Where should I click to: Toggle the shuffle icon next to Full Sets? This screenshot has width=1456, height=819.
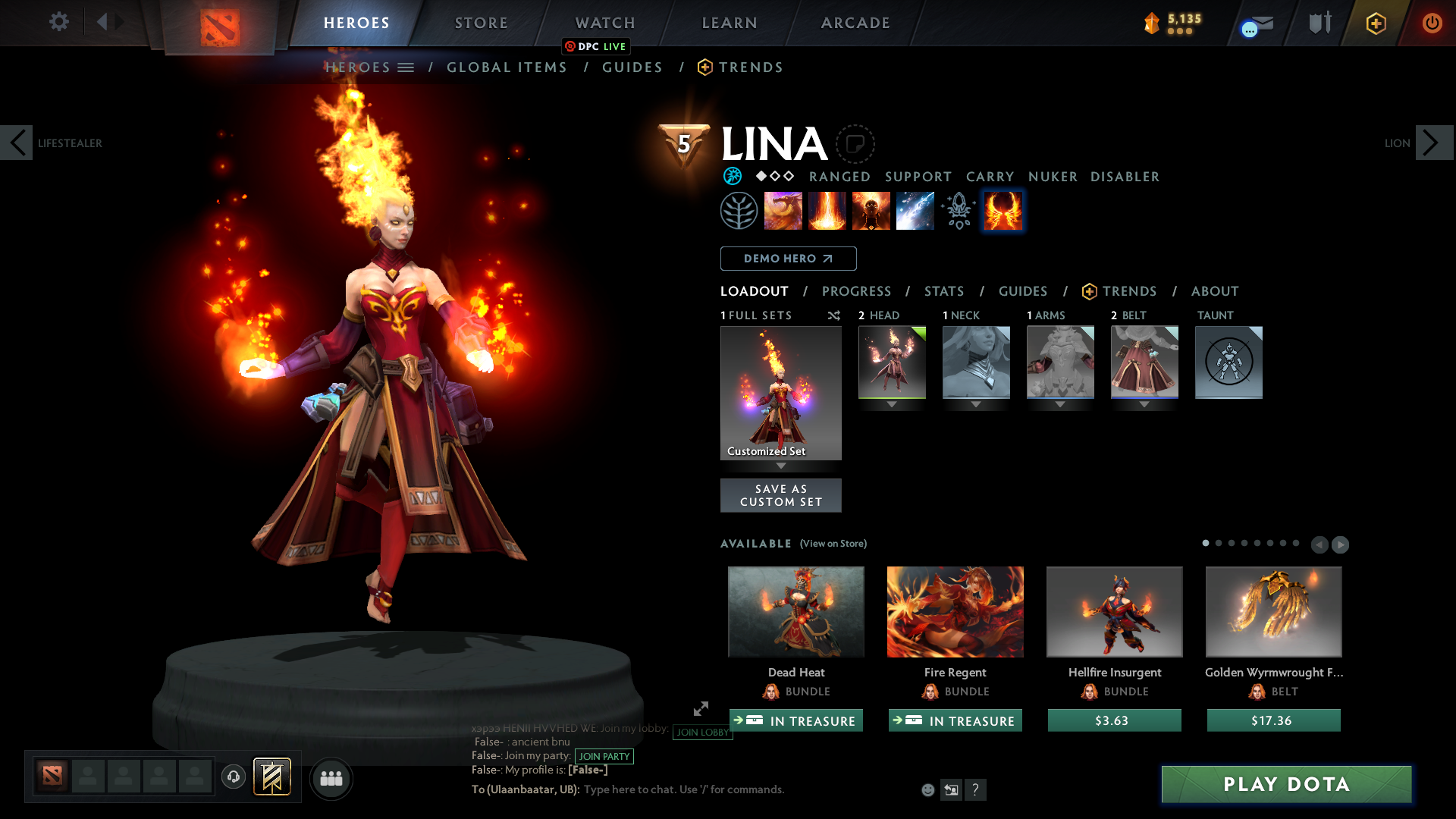(833, 315)
